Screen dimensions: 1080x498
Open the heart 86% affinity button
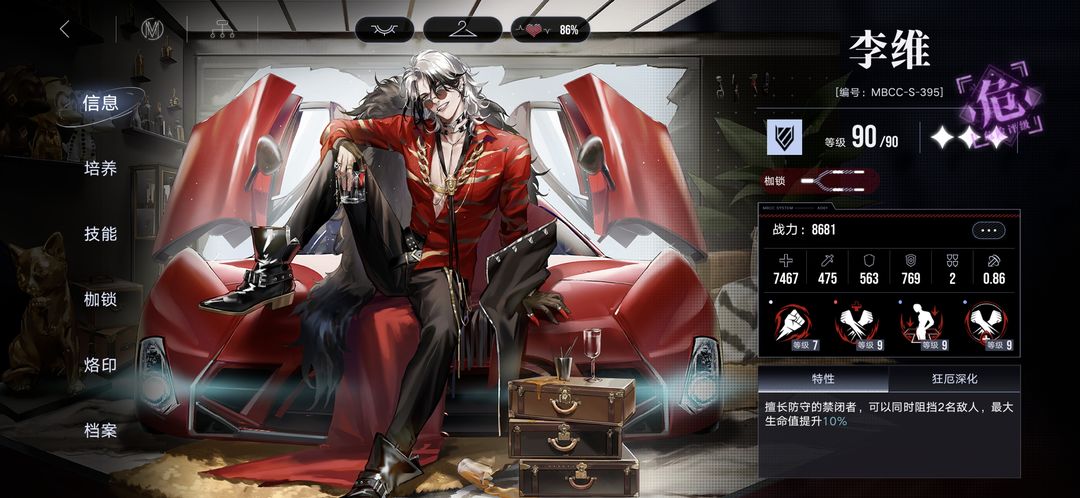tap(551, 29)
